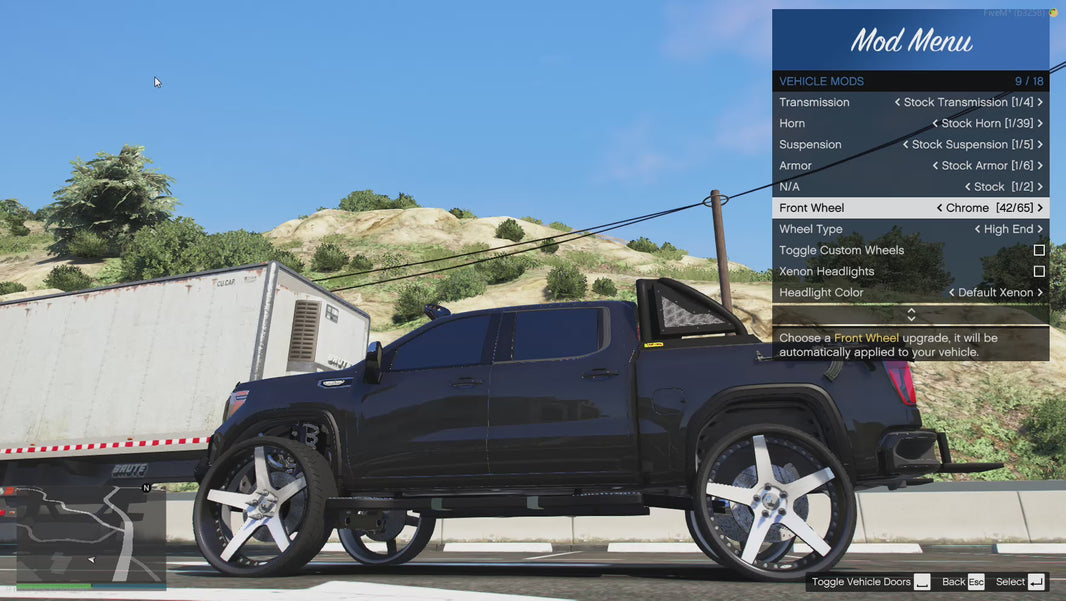Click the left arrow before Chrome wheel

pyautogui.click(x=939, y=208)
